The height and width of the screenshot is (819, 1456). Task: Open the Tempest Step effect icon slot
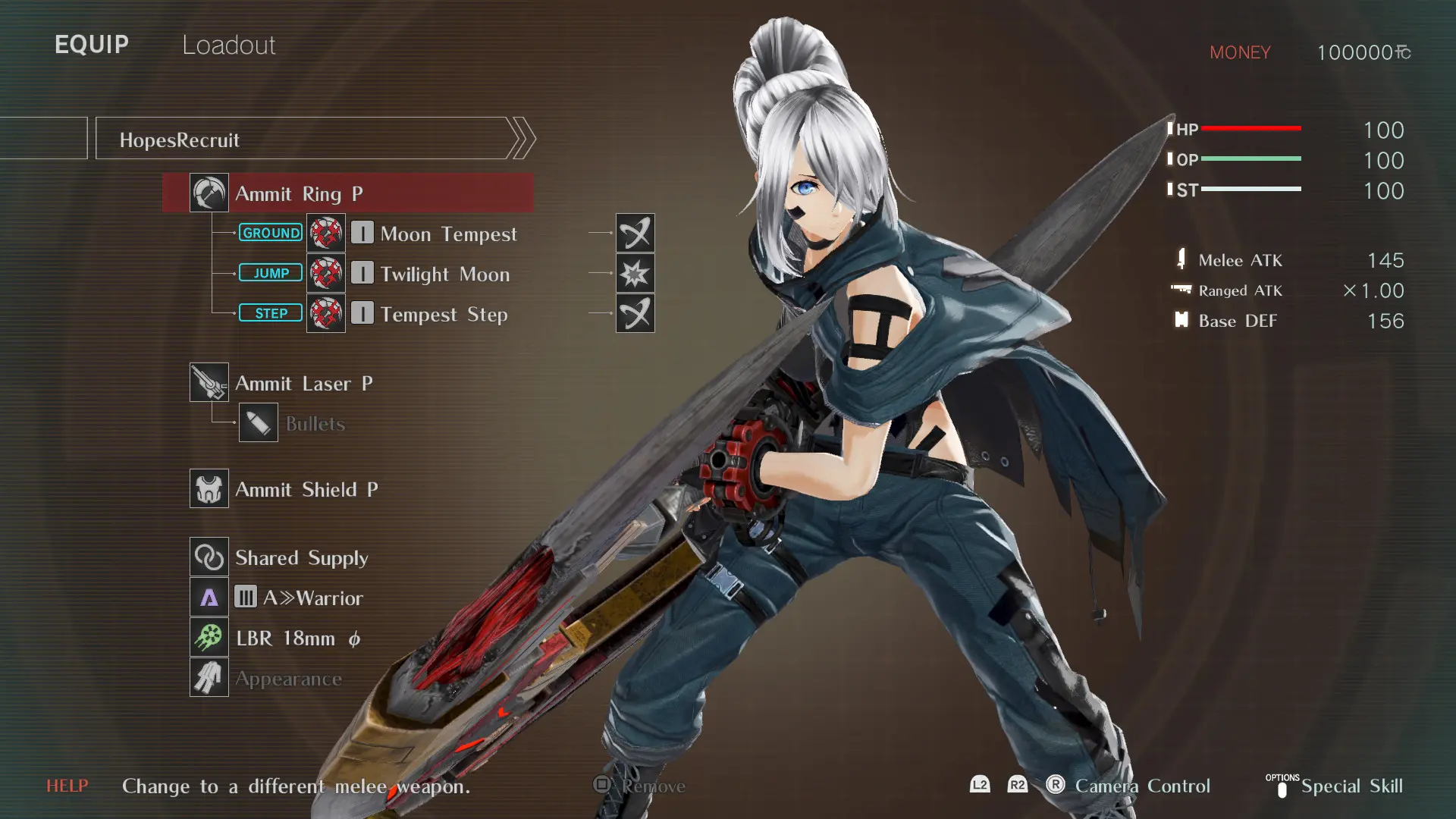coord(635,313)
